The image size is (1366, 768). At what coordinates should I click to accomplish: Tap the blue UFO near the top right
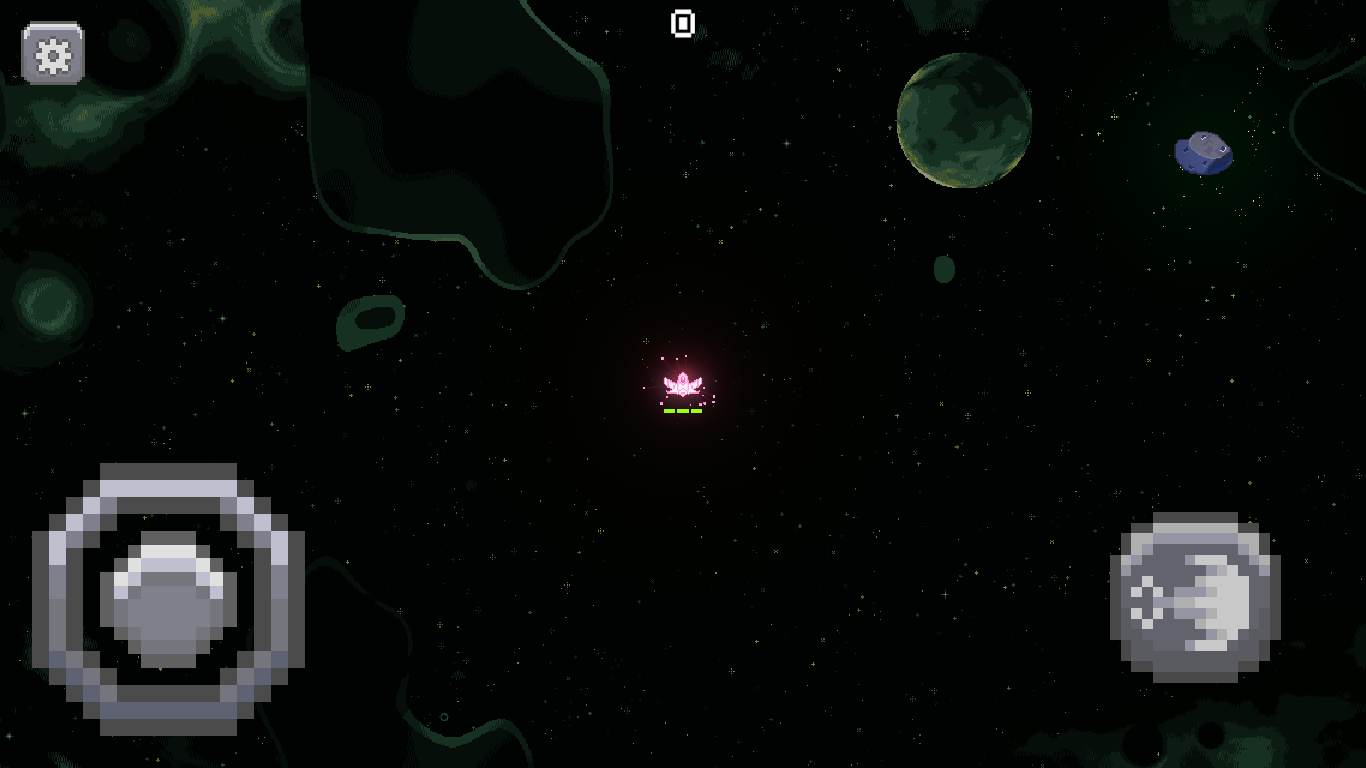1203,151
